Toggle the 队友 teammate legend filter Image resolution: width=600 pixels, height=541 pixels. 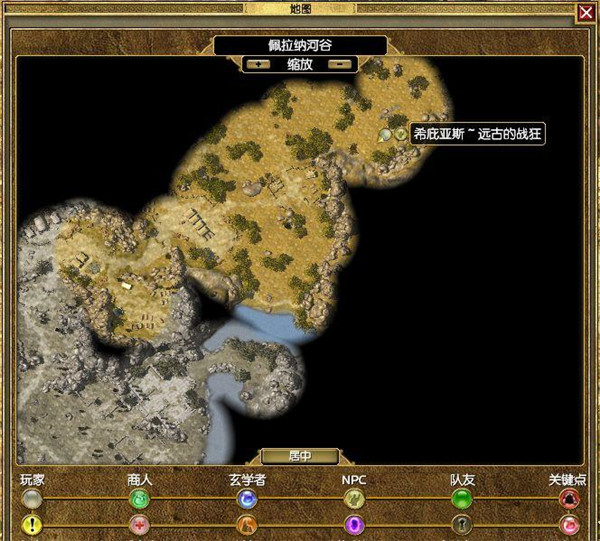coord(461,498)
